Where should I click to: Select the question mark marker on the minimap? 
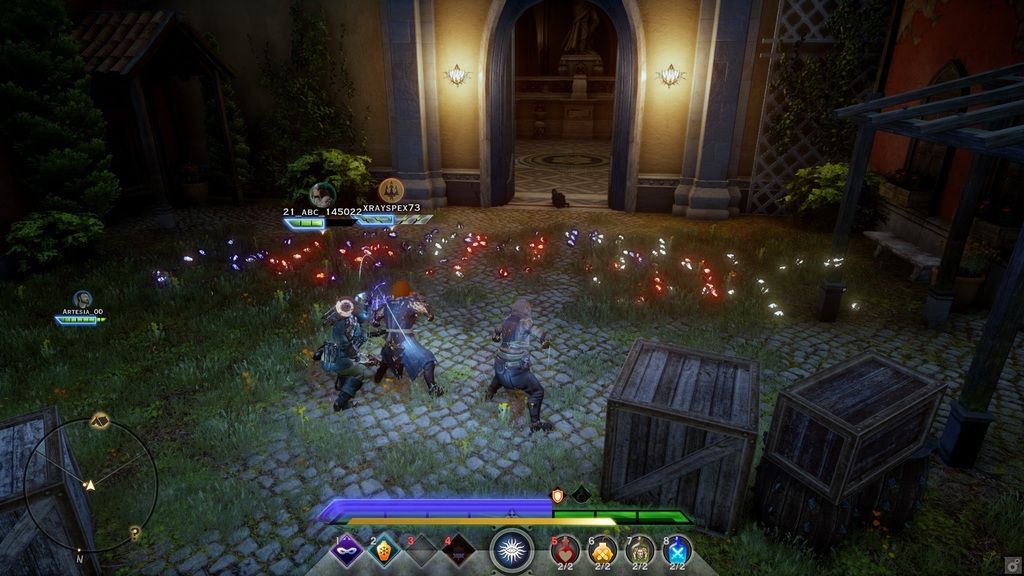[x=135, y=534]
